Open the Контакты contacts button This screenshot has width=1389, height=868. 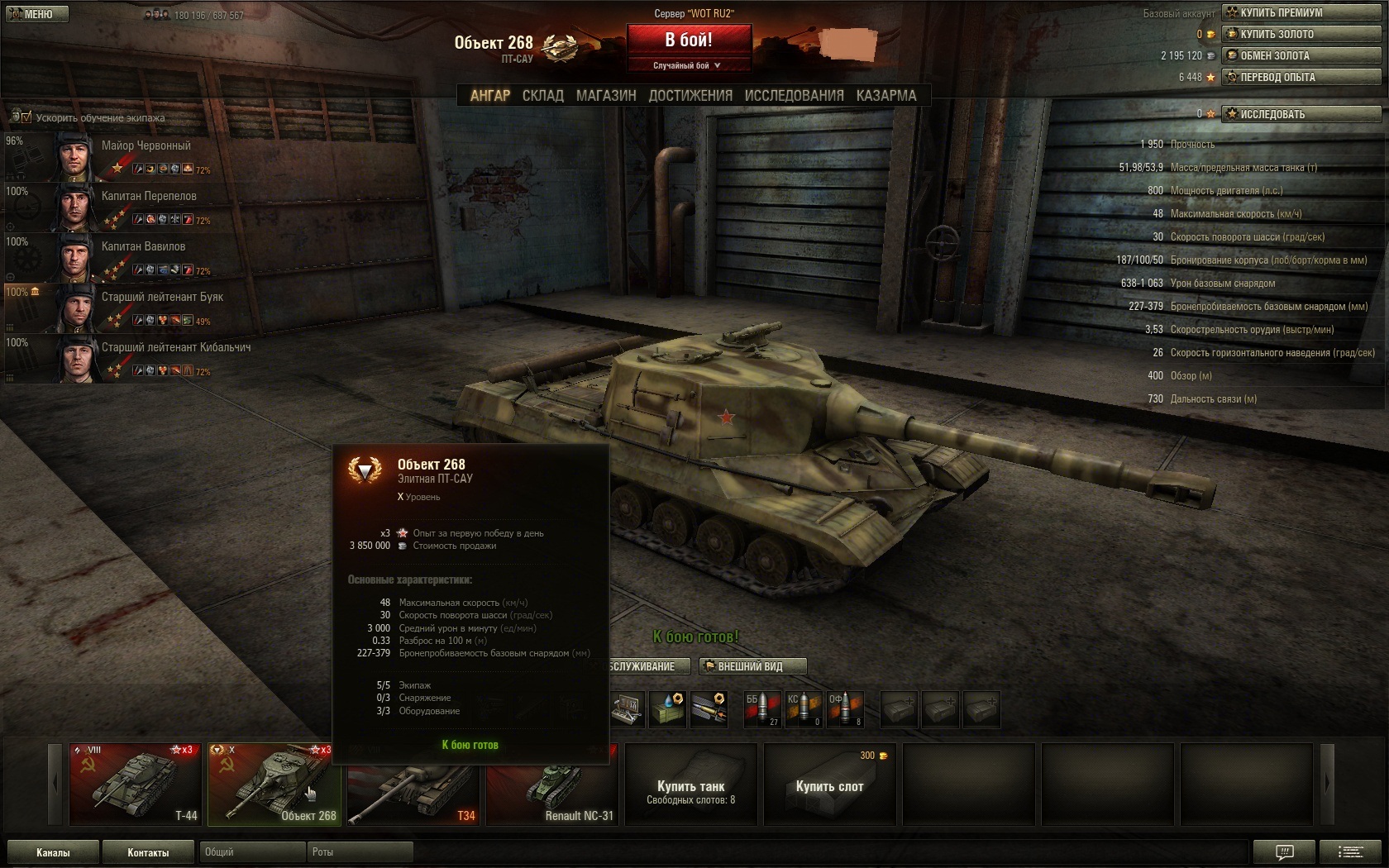[148, 852]
